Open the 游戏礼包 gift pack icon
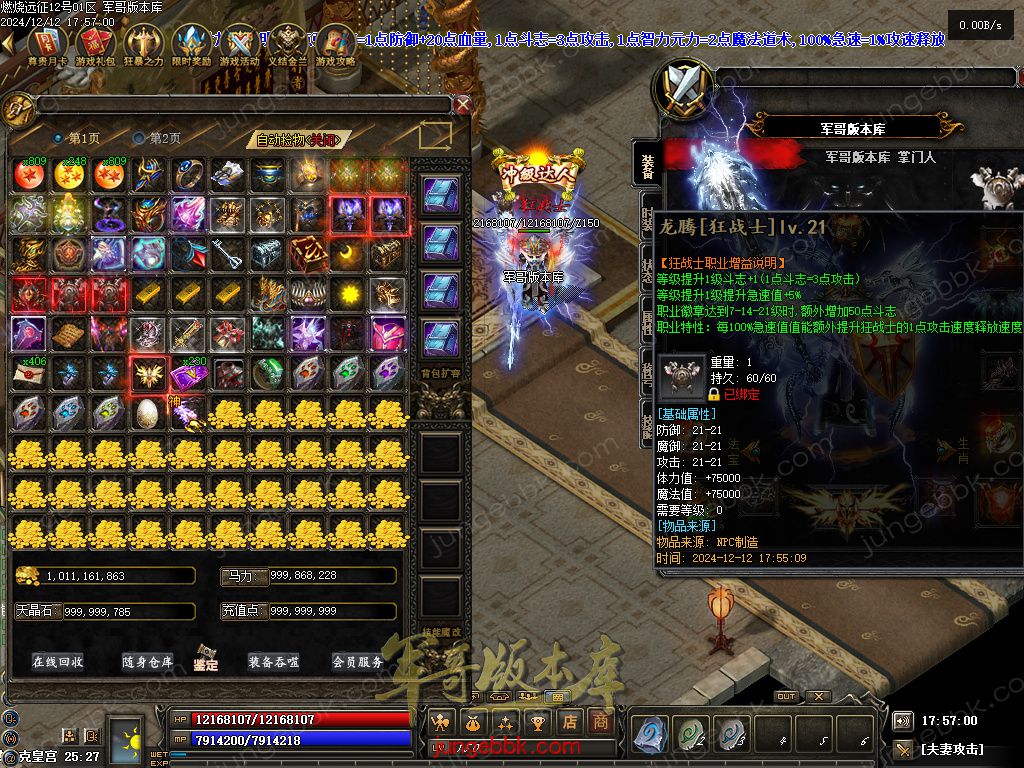The height and width of the screenshot is (768, 1024). 94,46
